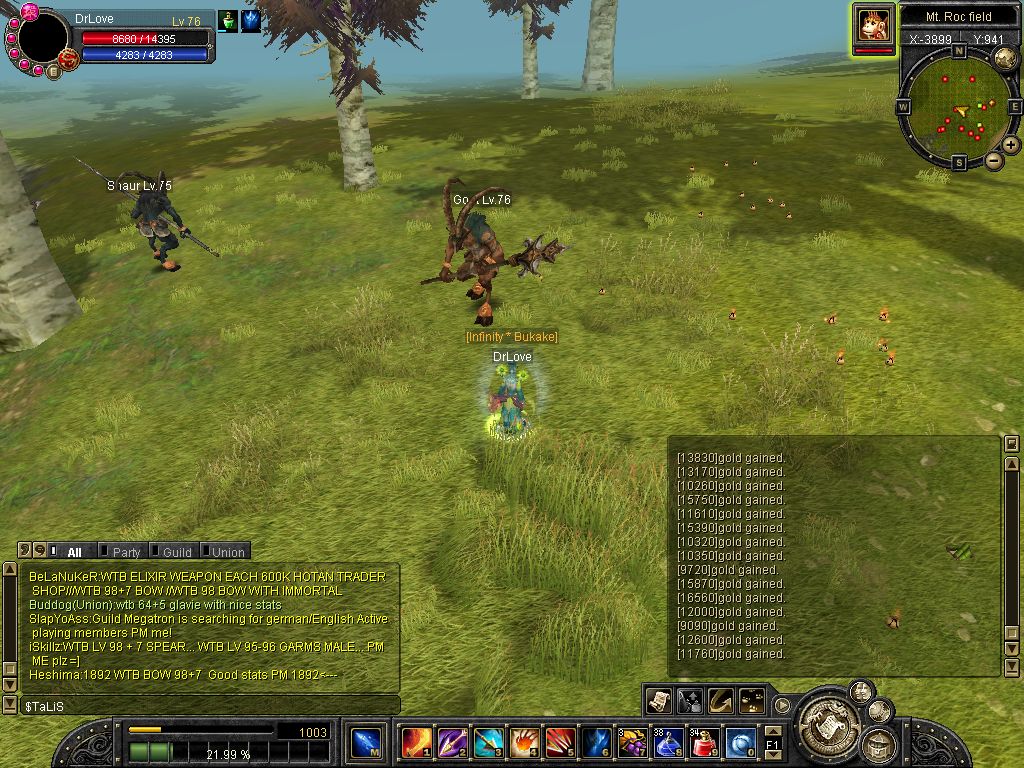Screen dimensions: 1024x768
Task: Cast the cyan arrow skill in slot 3
Action: [487, 743]
